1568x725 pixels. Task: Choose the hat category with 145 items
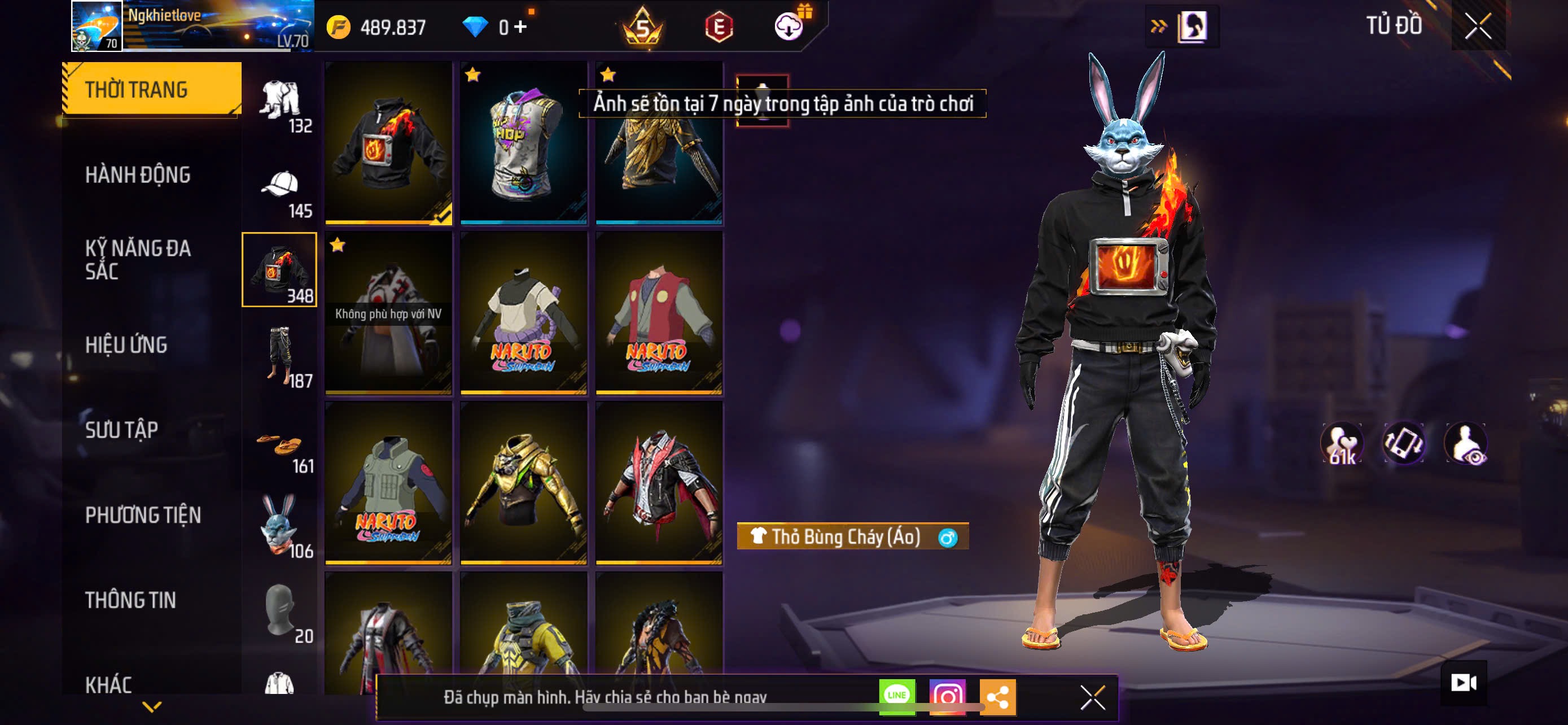(280, 191)
